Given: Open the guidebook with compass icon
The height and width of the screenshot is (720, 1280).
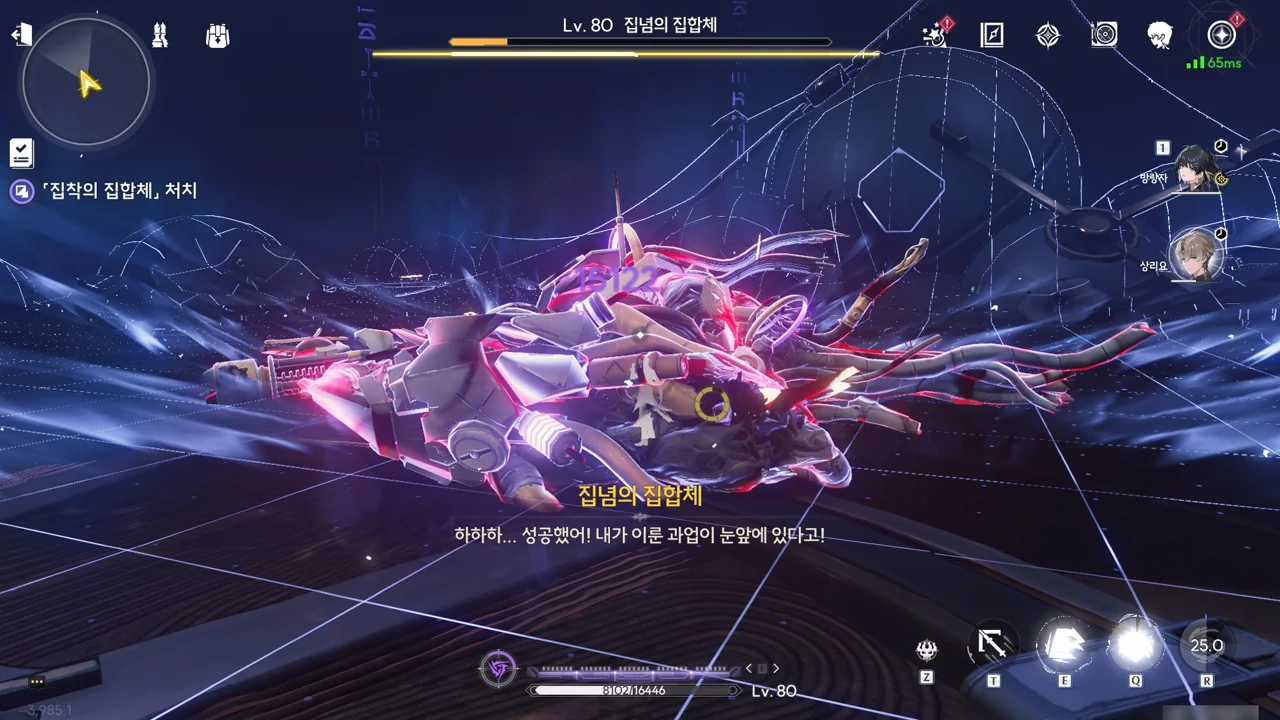Looking at the screenshot, I should [991, 36].
